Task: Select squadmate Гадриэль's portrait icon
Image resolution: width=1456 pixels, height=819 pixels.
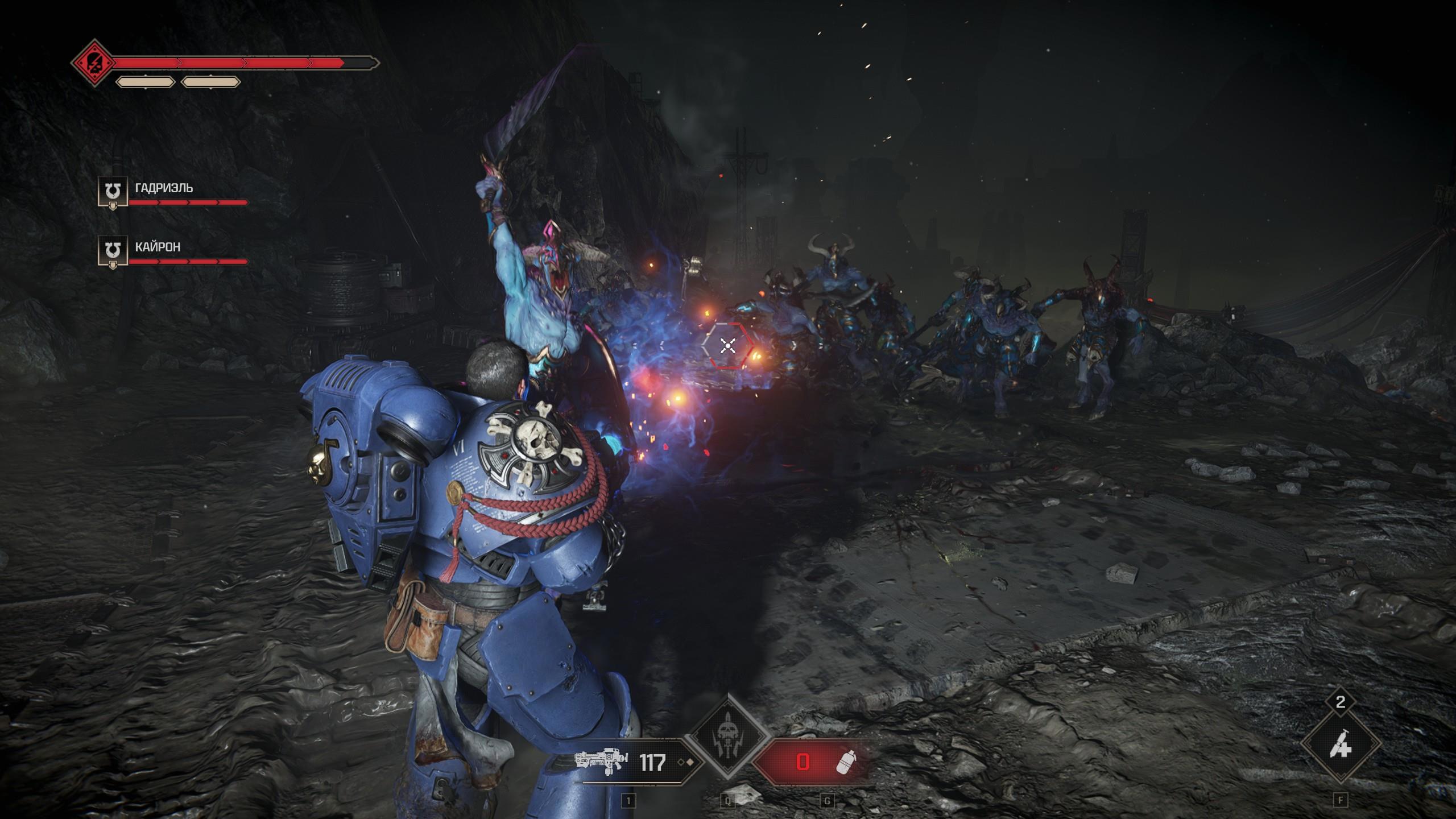Action: 113,192
